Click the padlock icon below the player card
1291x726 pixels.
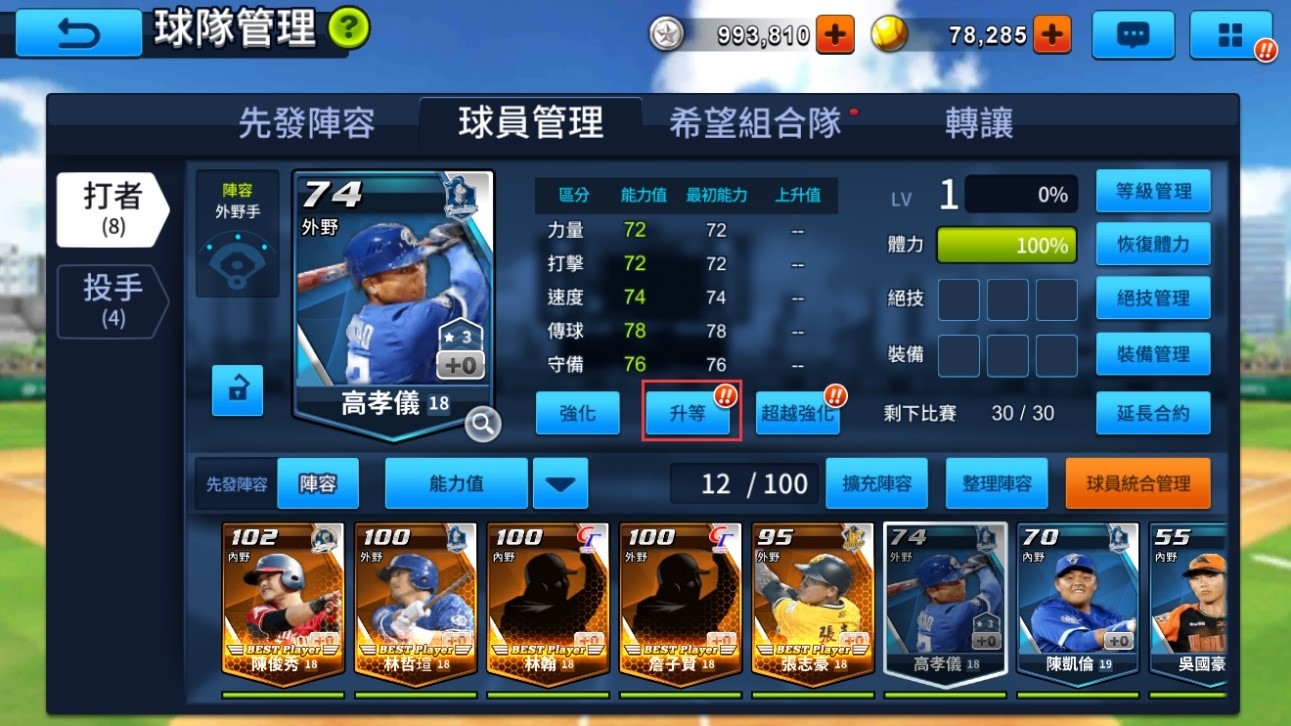pyautogui.click(x=236, y=391)
